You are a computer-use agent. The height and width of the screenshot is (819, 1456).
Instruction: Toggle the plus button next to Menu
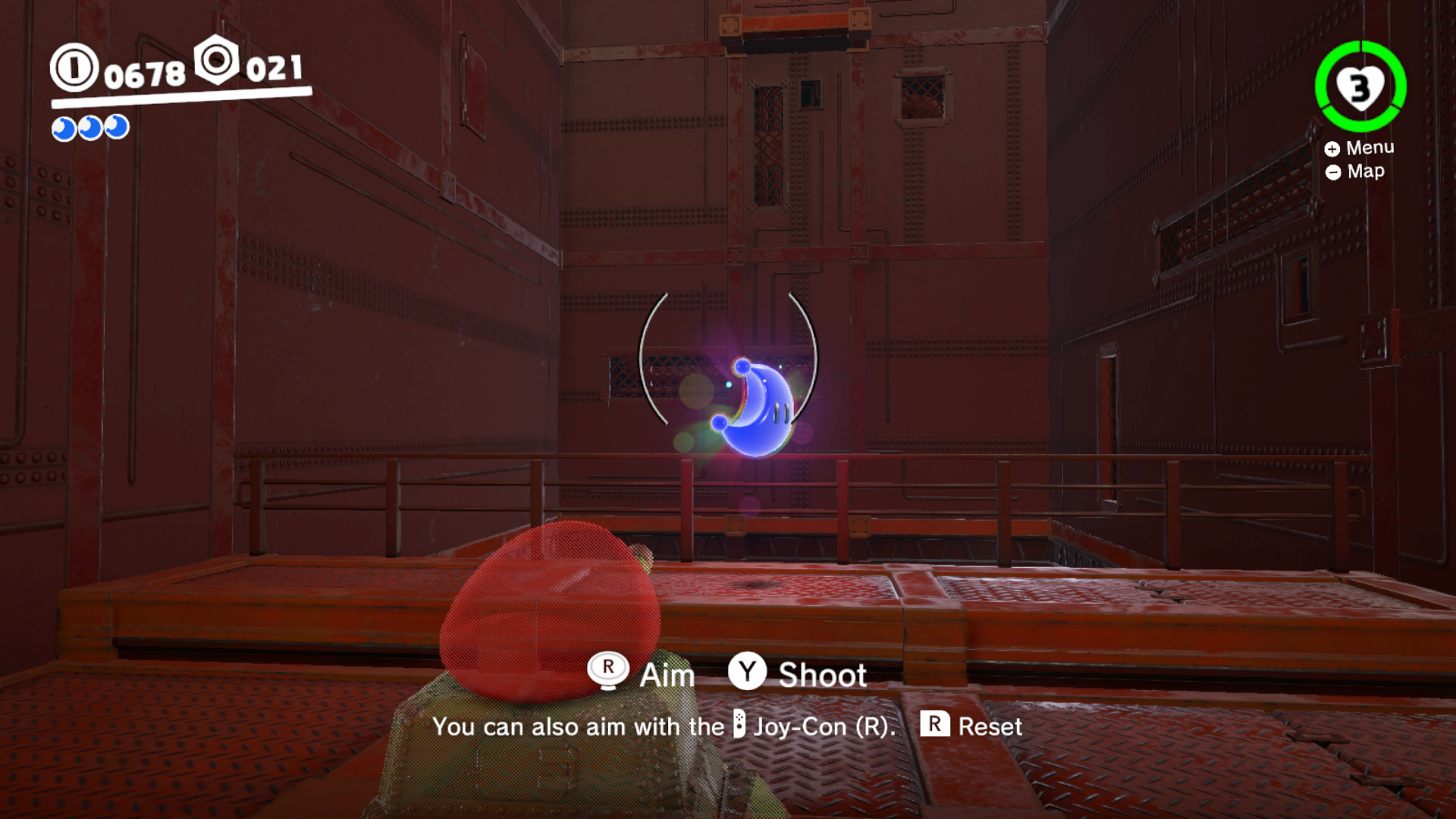coord(1333,148)
